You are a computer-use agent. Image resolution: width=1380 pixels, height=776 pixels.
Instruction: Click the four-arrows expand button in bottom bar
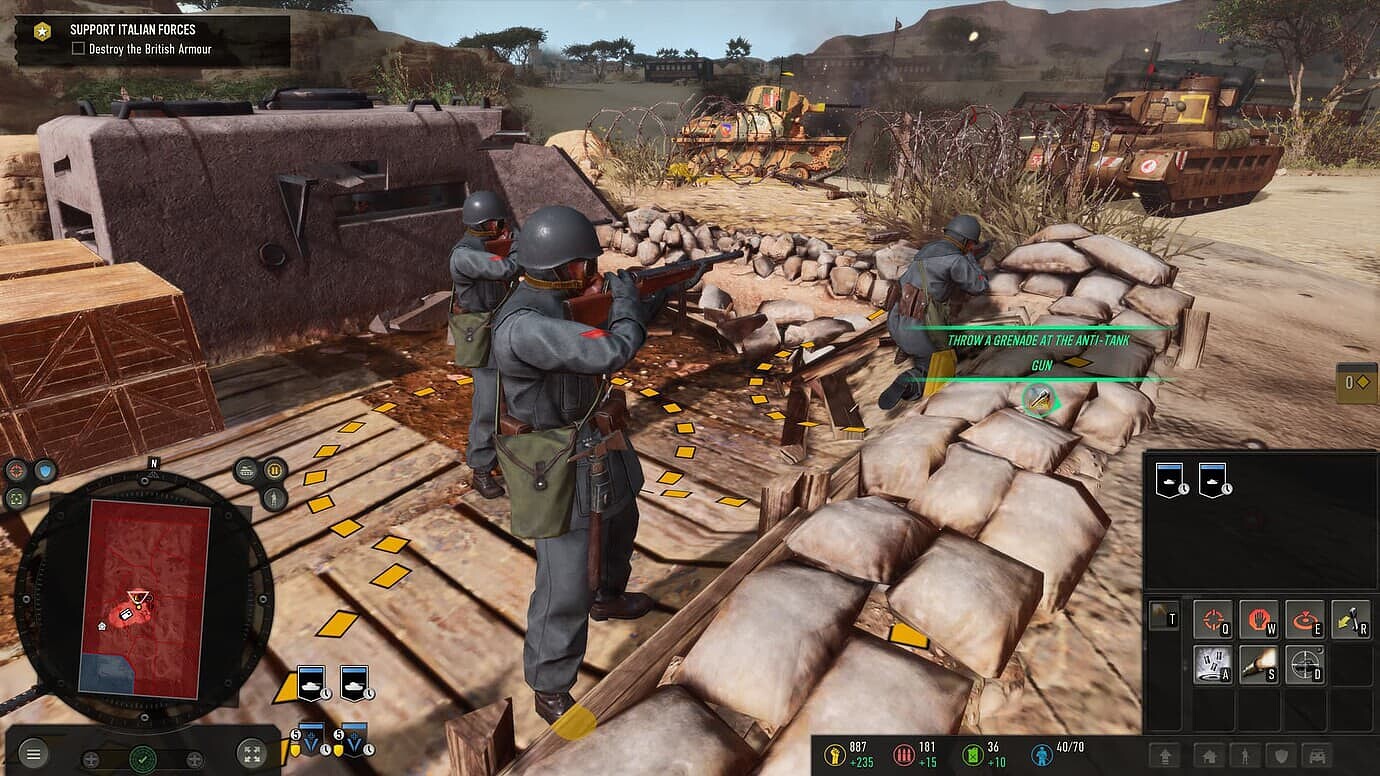pyautogui.click(x=251, y=755)
